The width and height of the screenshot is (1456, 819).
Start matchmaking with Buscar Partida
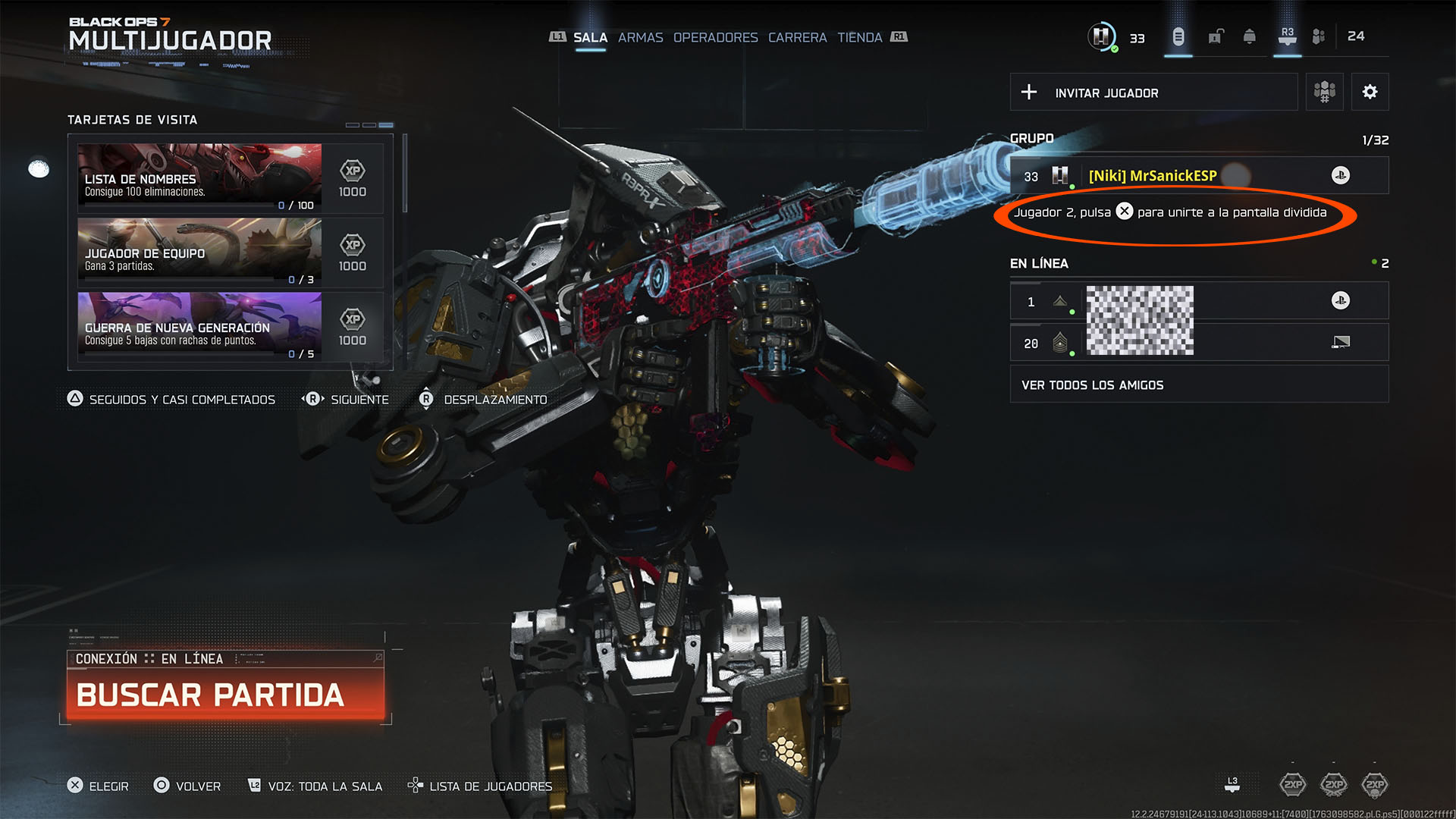pyautogui.click(x=225, y=695)
